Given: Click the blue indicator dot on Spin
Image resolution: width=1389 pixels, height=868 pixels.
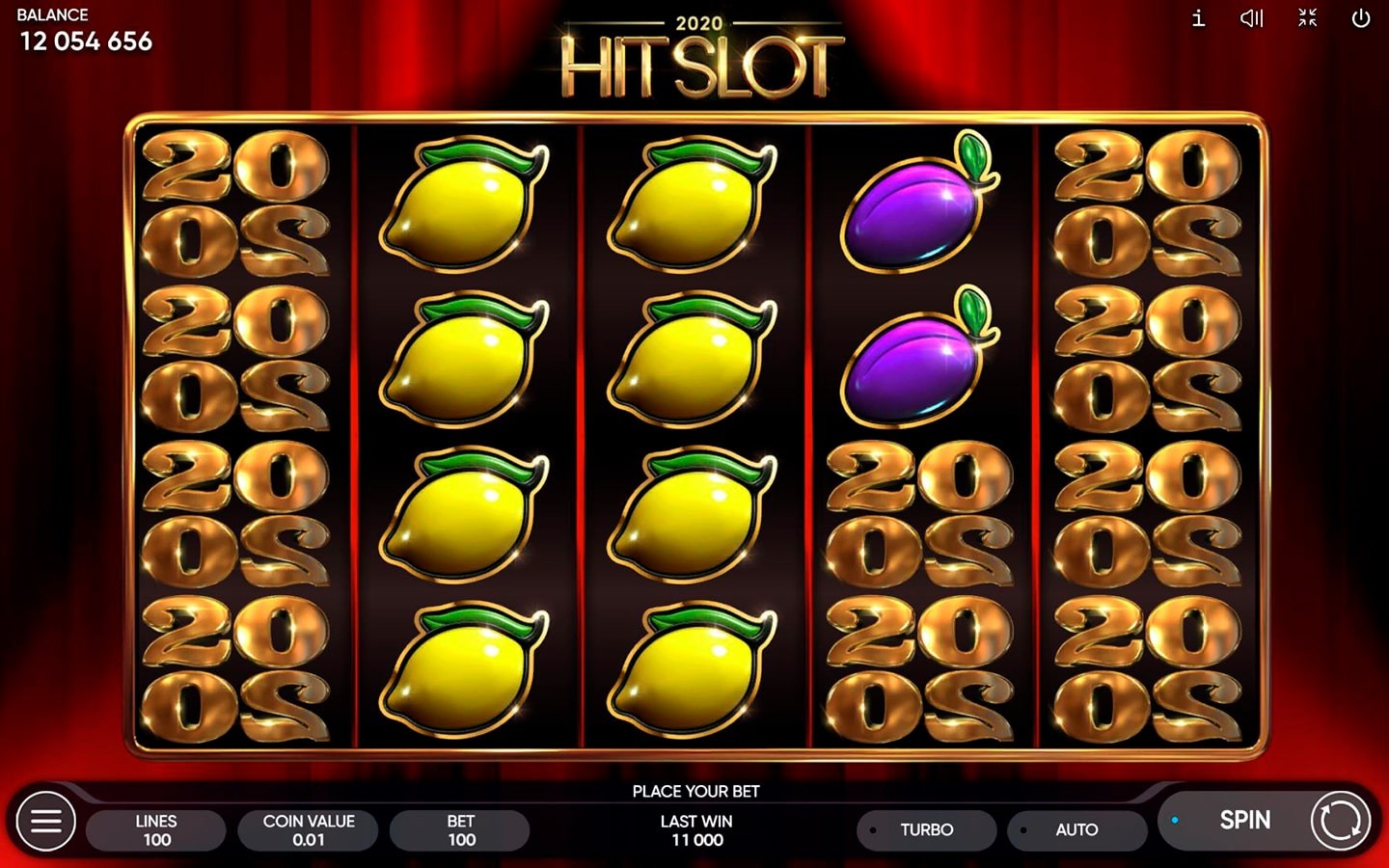Looking at the screenshot, I should point(1175,817).
